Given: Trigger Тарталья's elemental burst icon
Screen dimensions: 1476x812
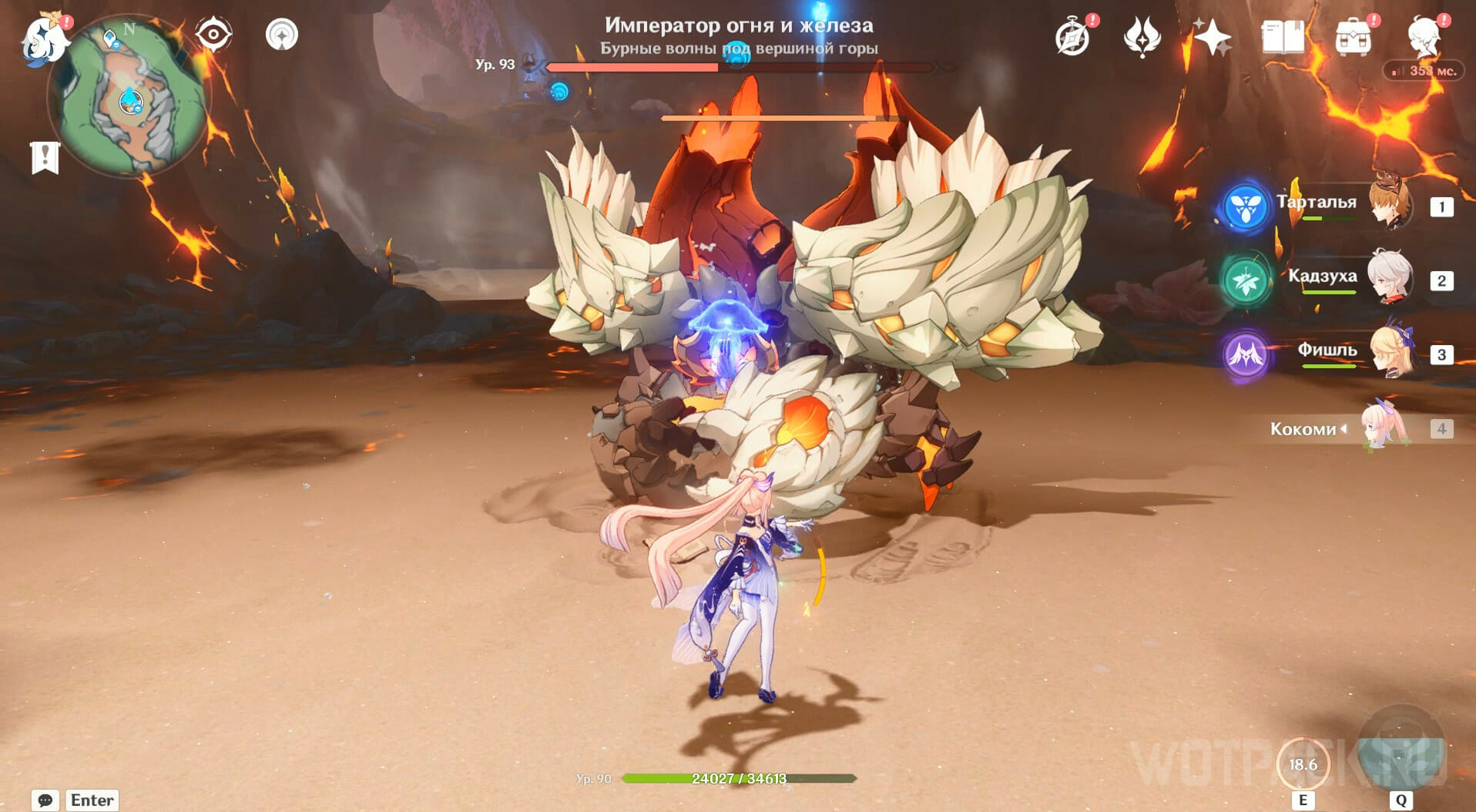Looking at the screenshot, I should (x=1245, y=206).
